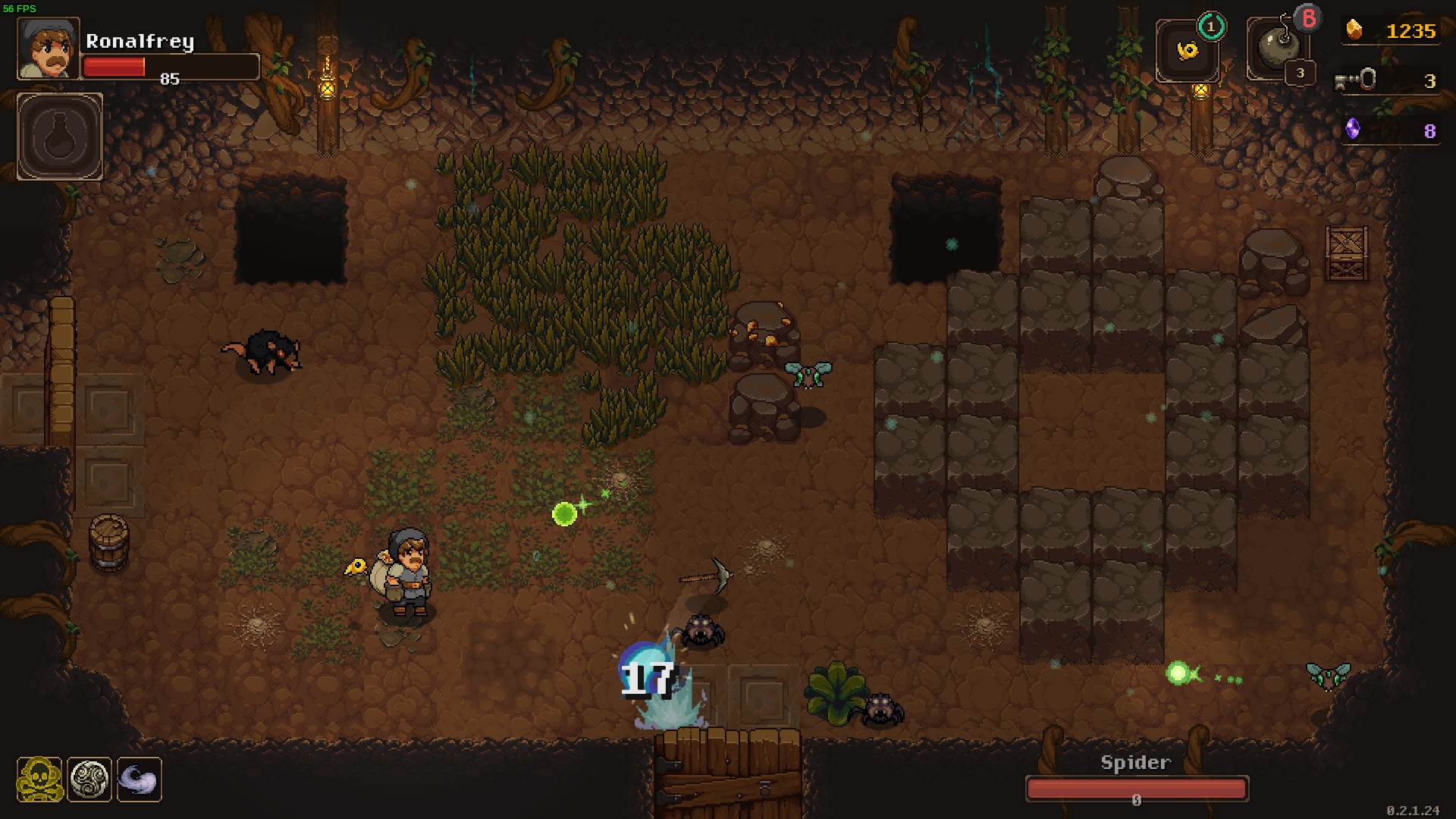1456x819 pixels.
Task: Click the wispy cloud relic icon
Action: point(139,779)
